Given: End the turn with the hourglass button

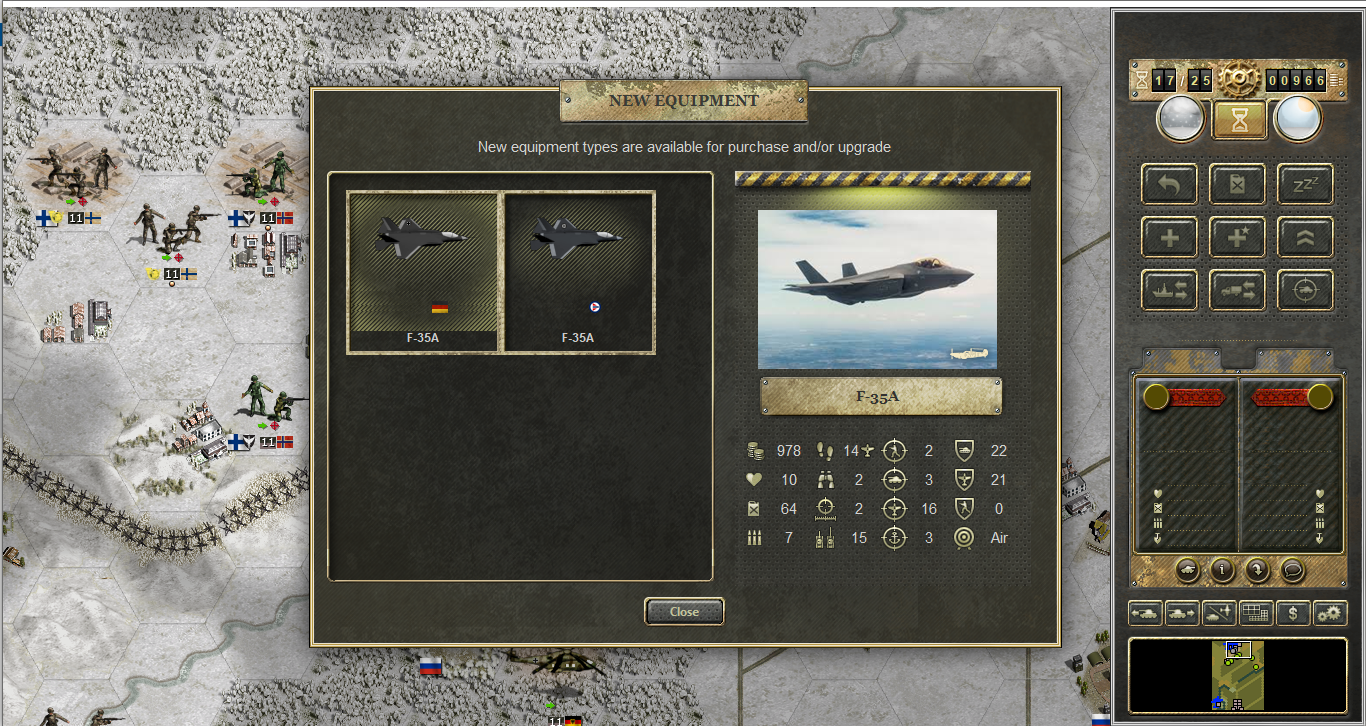Looking at the screenshot, I should pyautogui.click(x=1240, y=120).
